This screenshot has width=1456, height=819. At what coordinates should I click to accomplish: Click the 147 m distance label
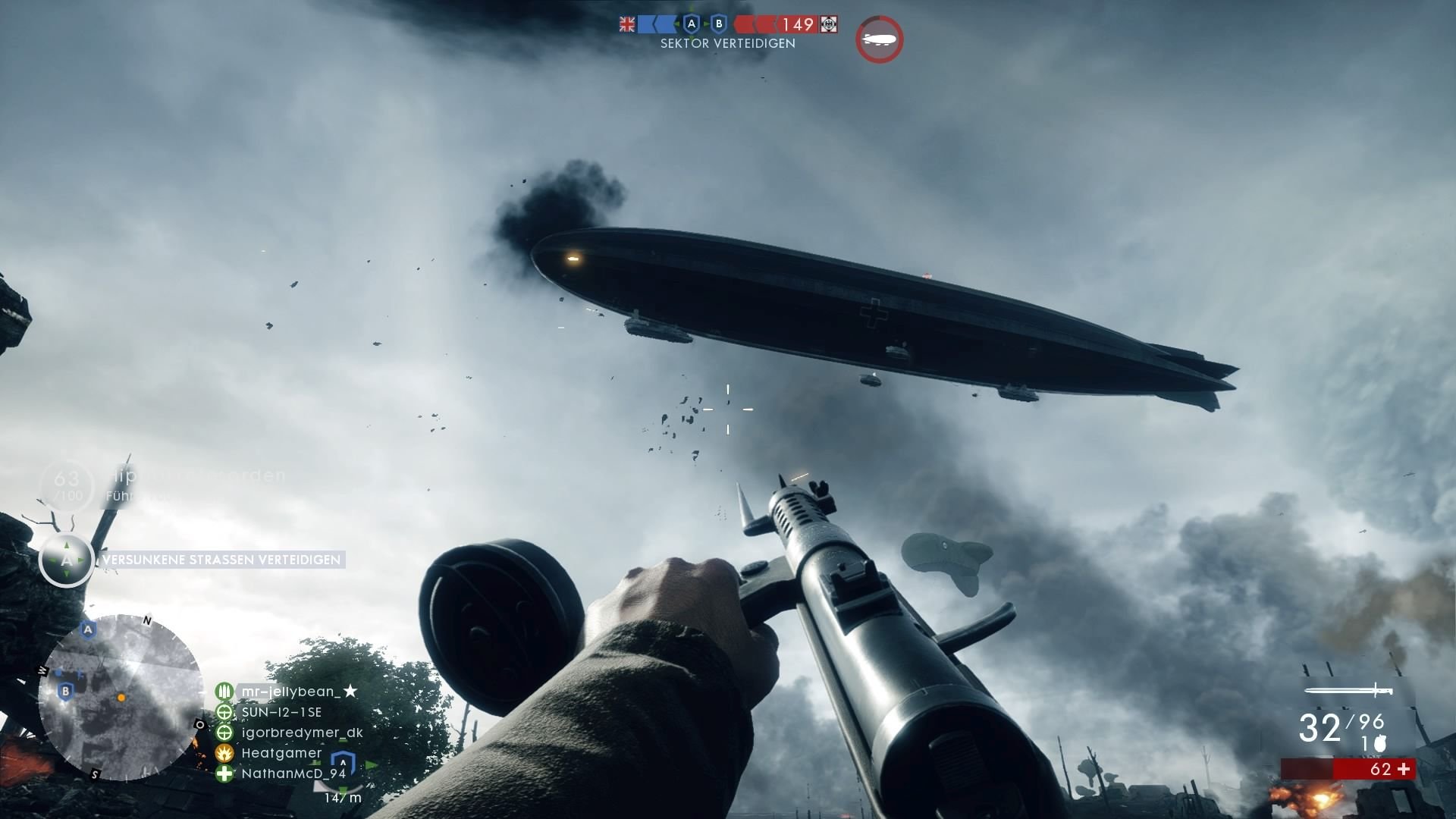click(x=342, y=798)
